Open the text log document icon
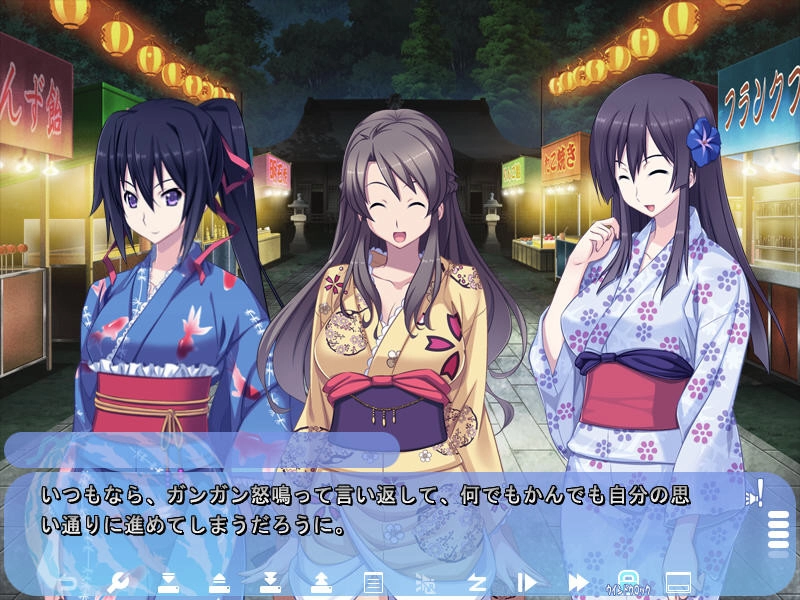 tap(373, 582)
